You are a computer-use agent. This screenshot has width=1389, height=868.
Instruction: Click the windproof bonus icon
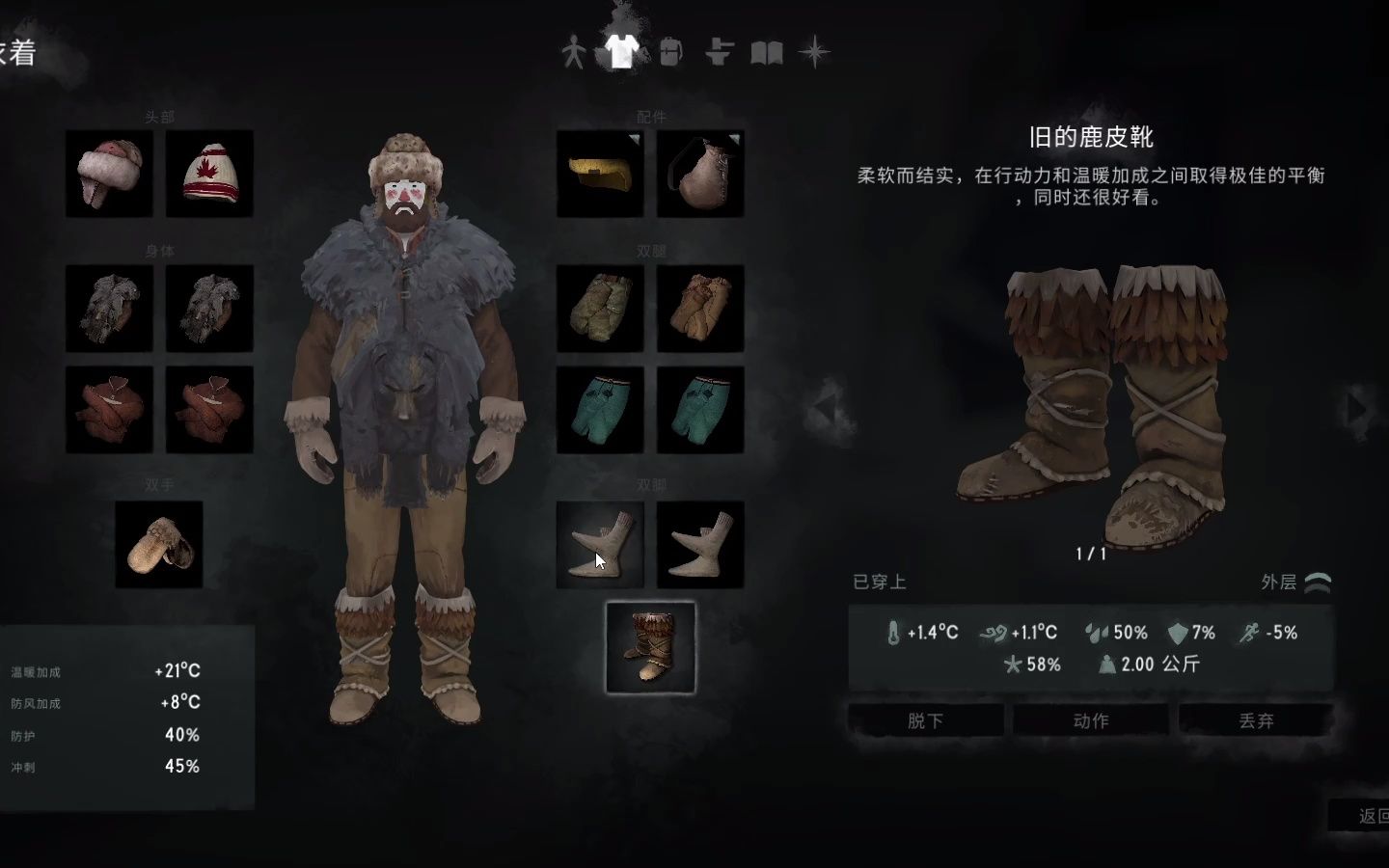tap(996, 634)
